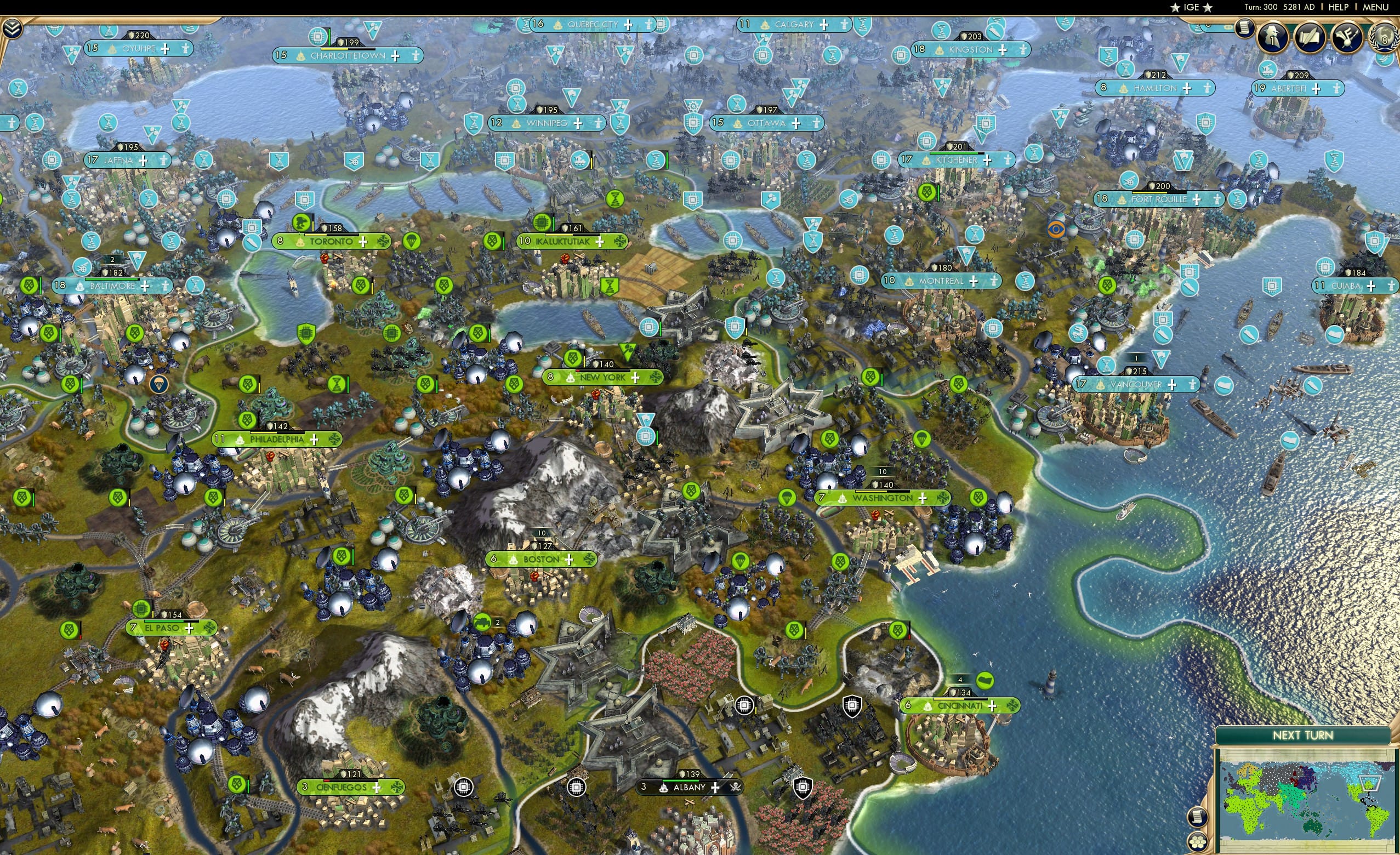
Task: Click the green flag icon above Cincinnati's banner
Action: [986, 681]
